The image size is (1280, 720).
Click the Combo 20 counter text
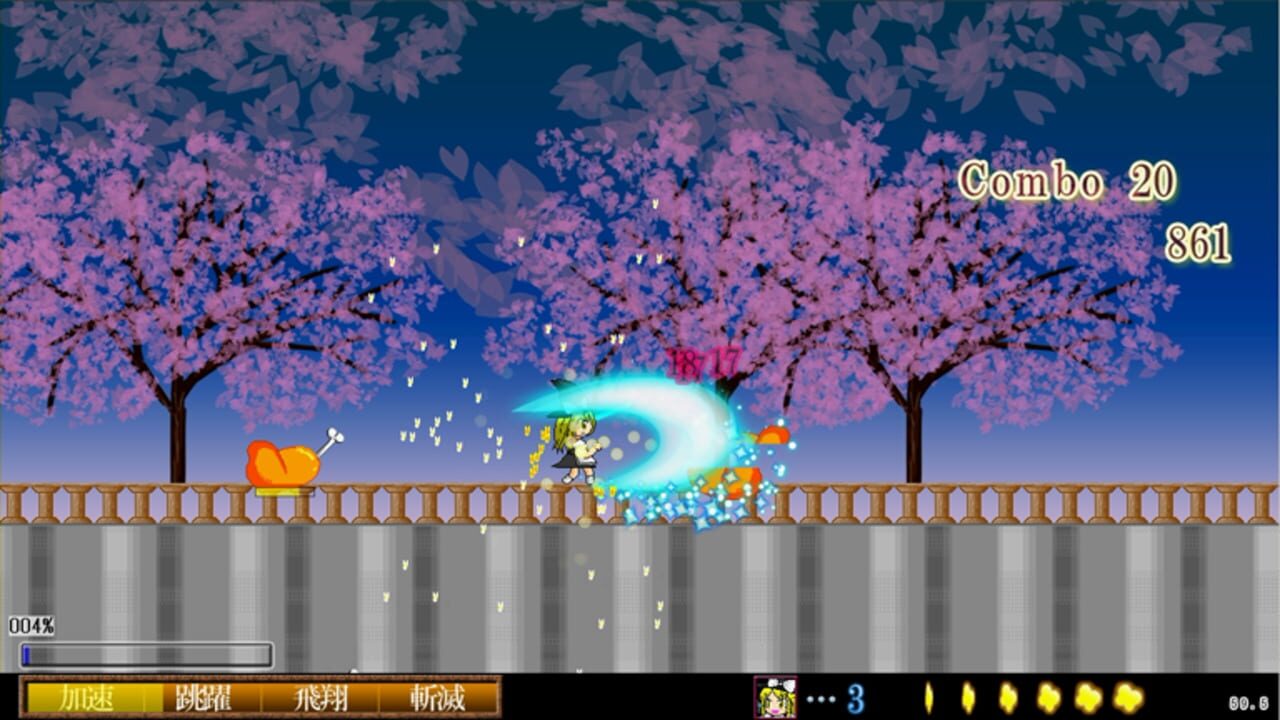(1068, 180)
